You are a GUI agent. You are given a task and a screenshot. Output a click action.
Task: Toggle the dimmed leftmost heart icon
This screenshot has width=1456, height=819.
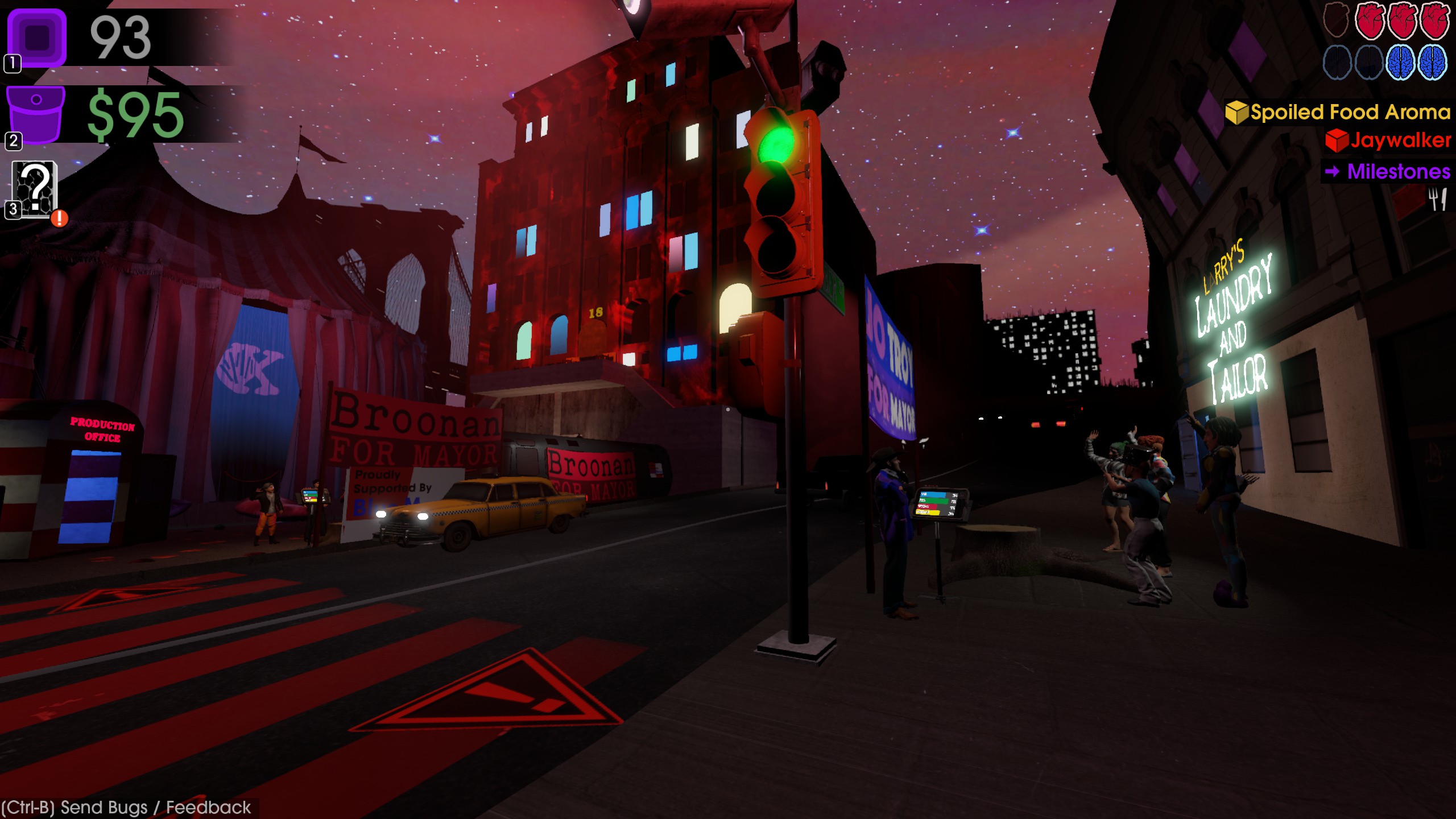click(1336, 21)
